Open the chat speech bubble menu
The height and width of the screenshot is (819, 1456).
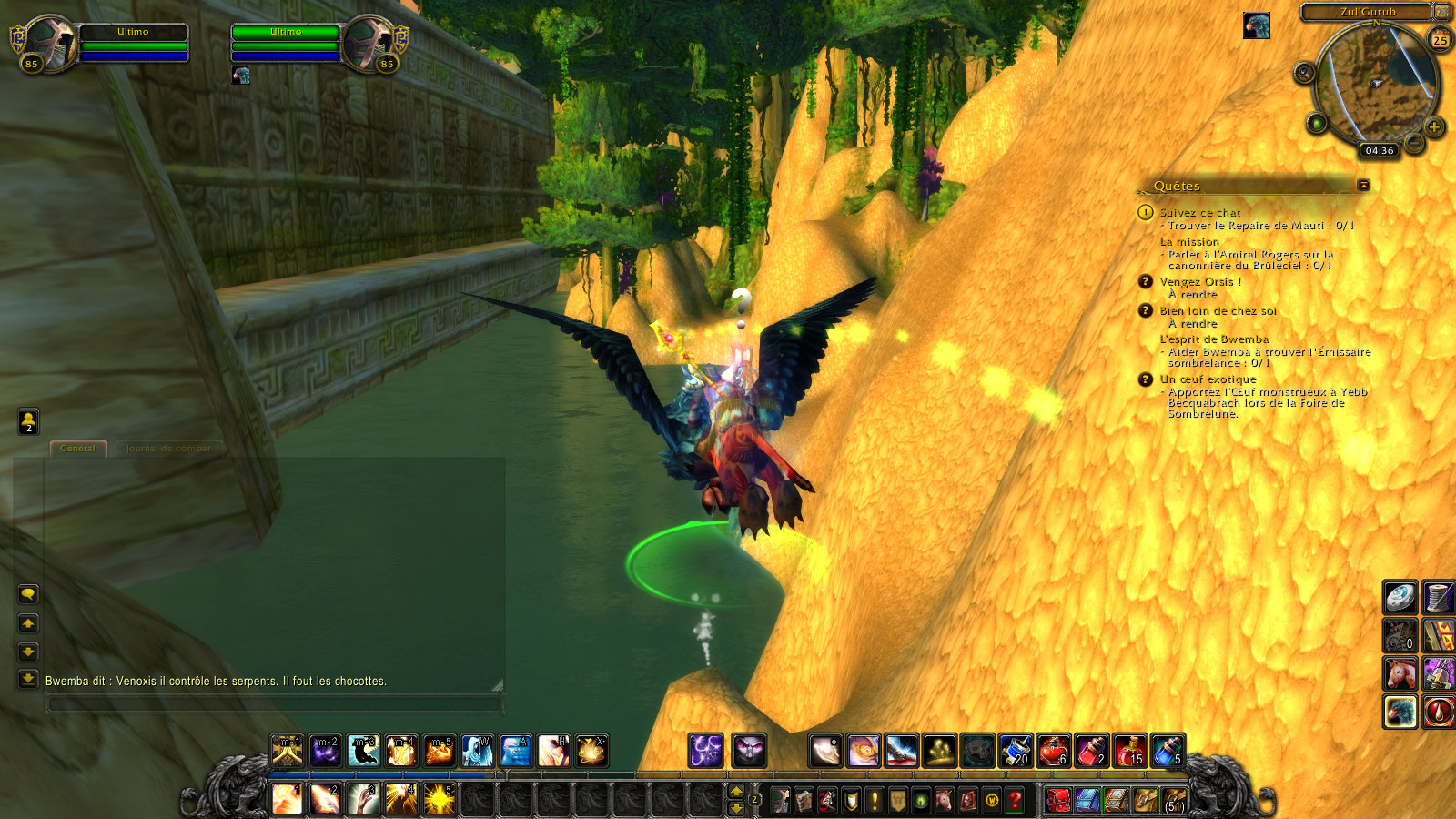pyautogui.click(x=28, y=594)
